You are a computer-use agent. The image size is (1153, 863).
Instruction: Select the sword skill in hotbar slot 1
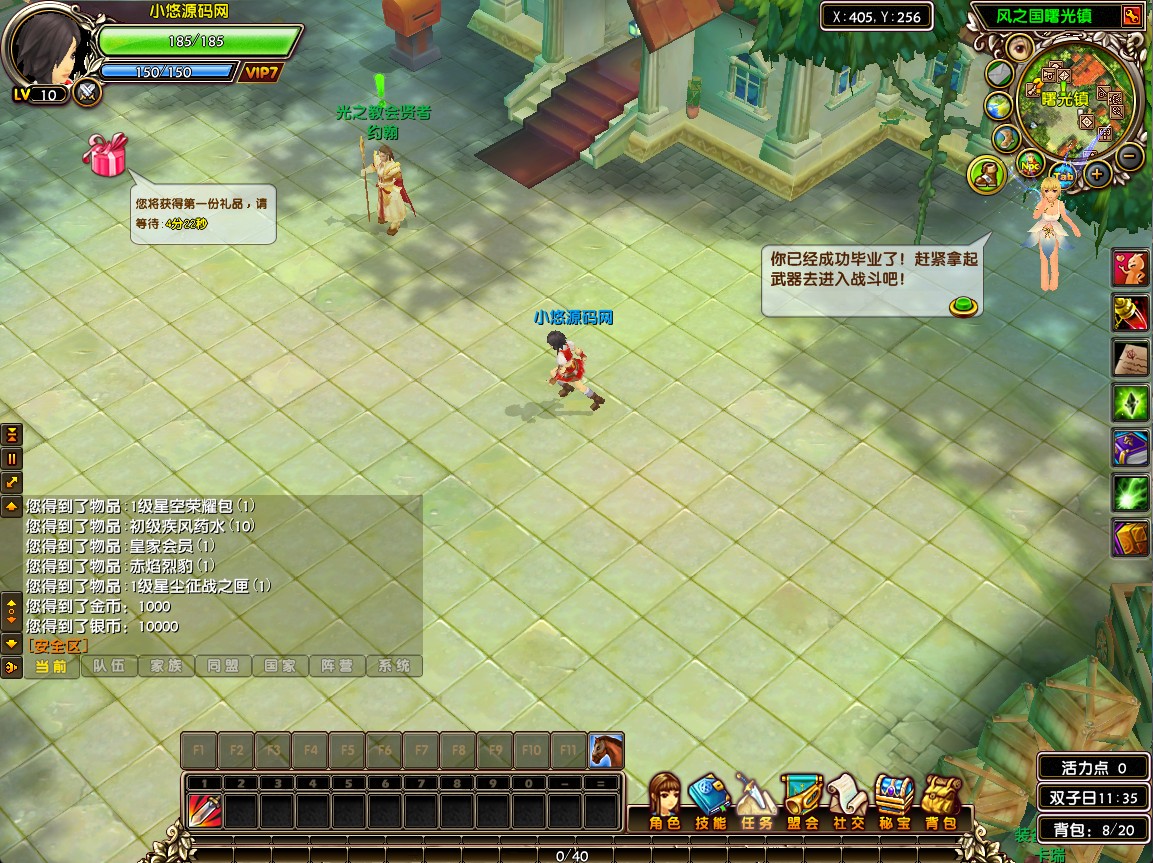click(x=204, y=810)
